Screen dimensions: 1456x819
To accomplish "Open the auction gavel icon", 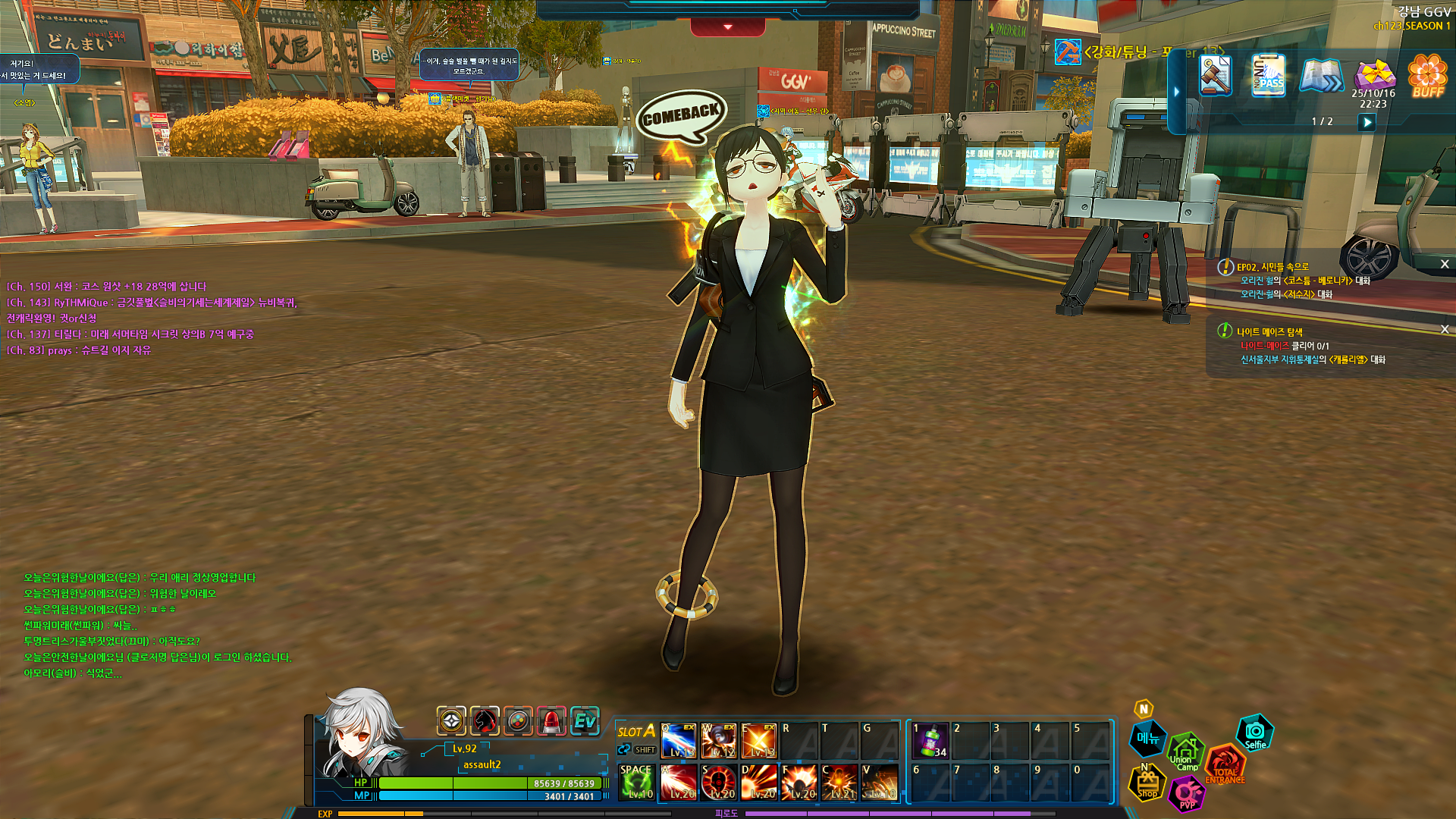I will pyautogui.click(x=1215, y=76).
